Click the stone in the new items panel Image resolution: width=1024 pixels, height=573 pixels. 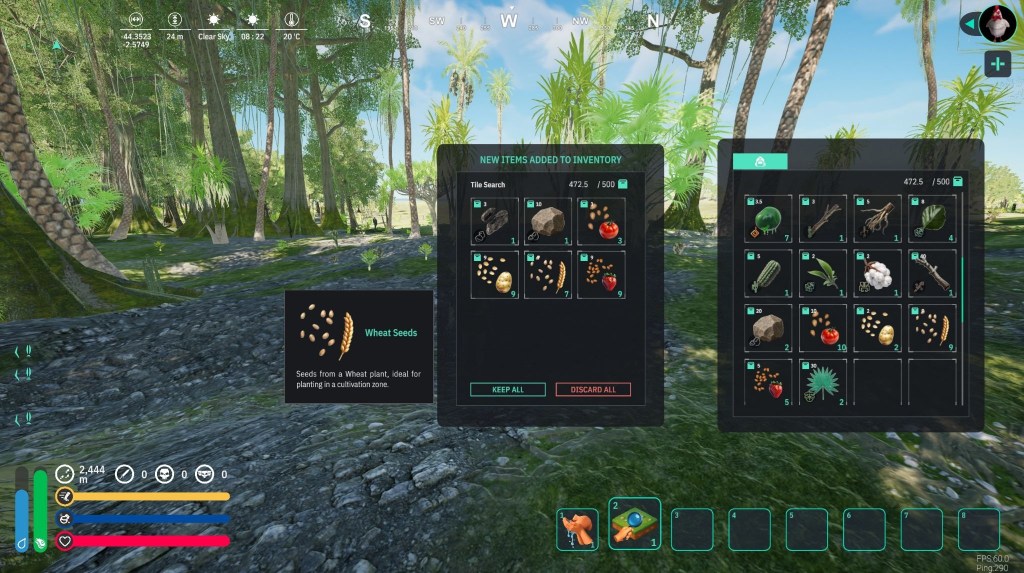[548, 221]
